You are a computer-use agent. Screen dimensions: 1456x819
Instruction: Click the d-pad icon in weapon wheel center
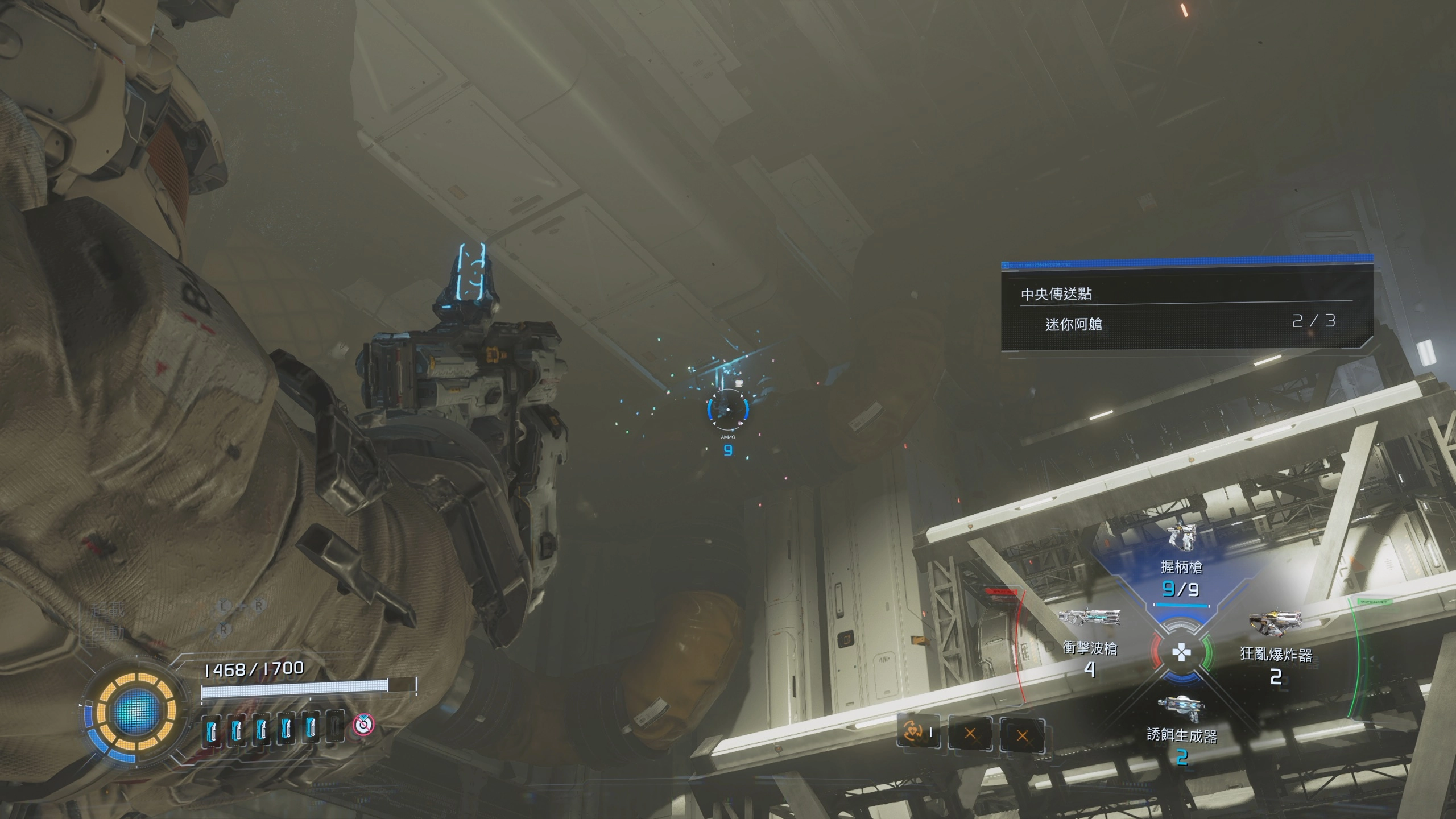point(1181,652)
